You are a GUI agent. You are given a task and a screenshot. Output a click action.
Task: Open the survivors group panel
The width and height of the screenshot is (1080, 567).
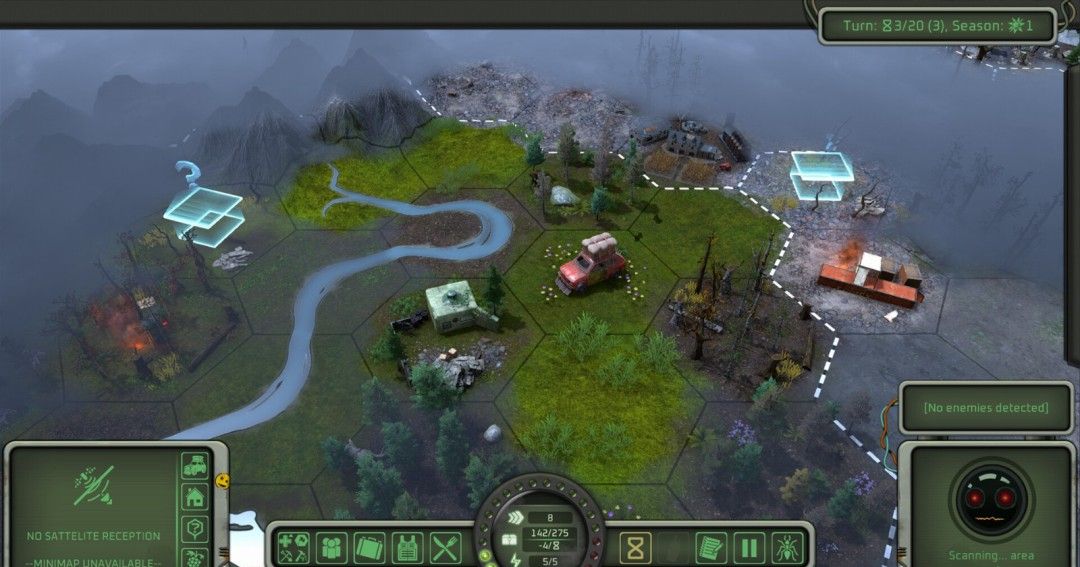[x=331, y=547]
